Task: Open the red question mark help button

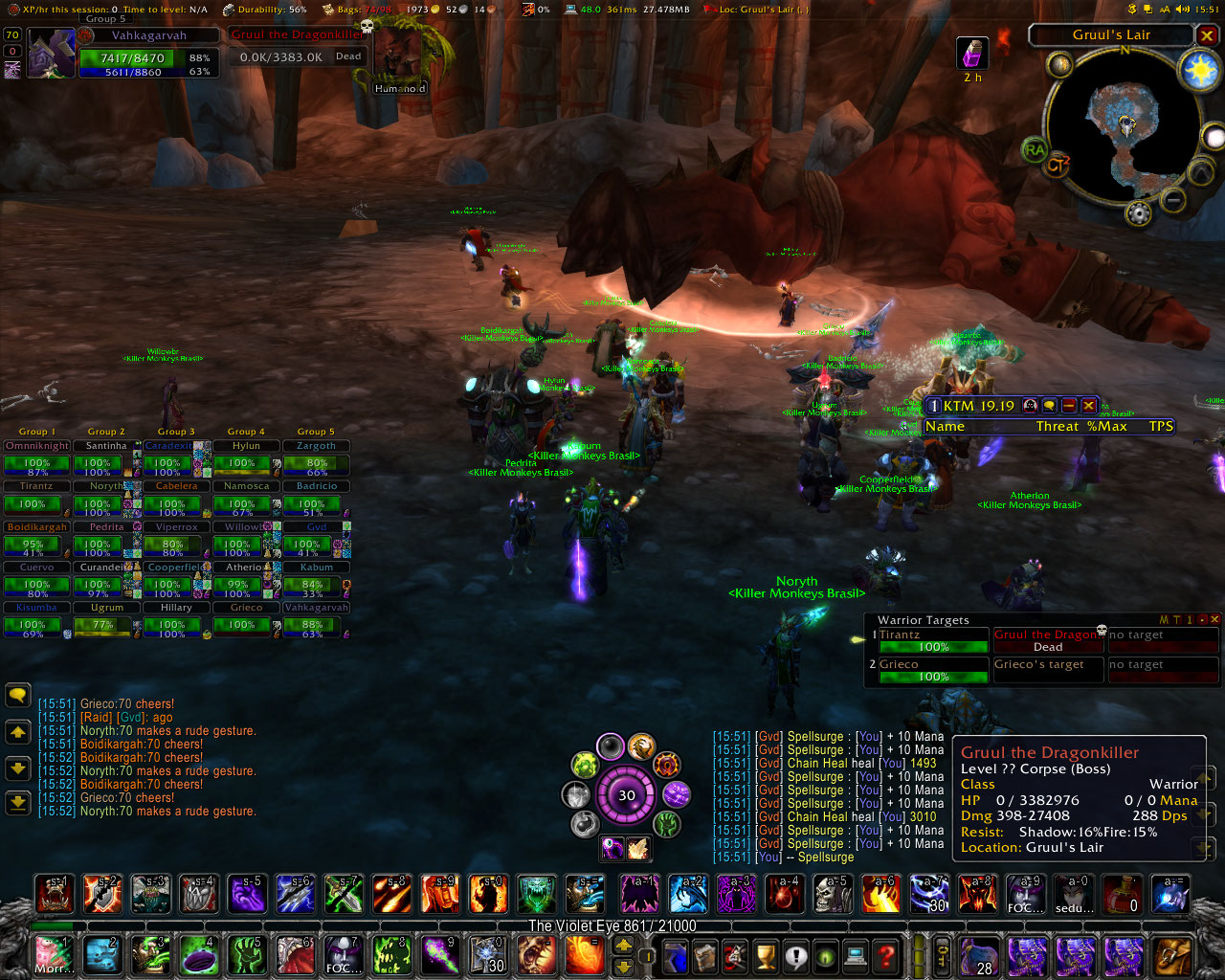Action: coord(886,955)
